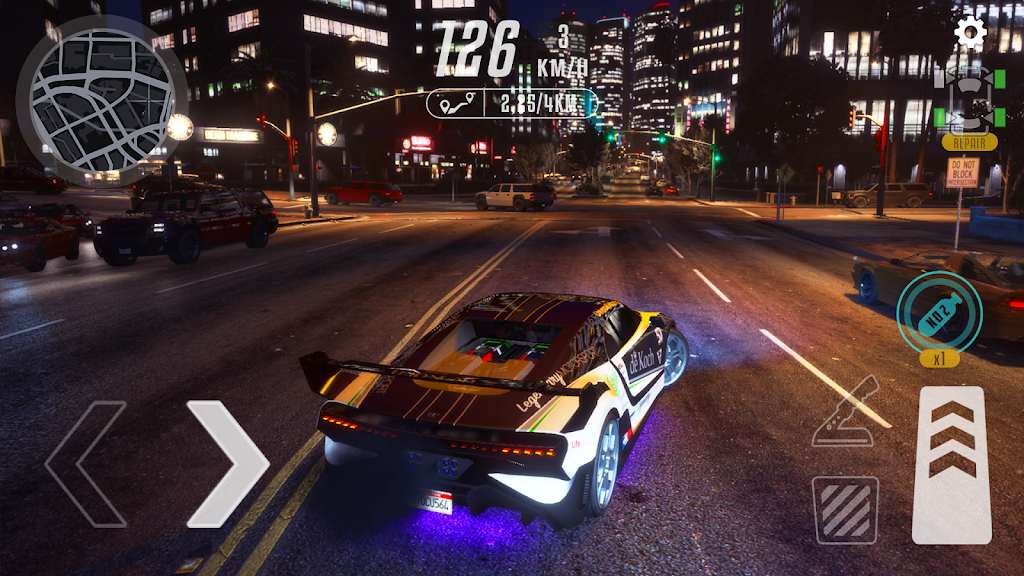Pull the handbrake lever icon
Image resolution: width=1024 pixels, height=576 pixels.
[846, 411]
